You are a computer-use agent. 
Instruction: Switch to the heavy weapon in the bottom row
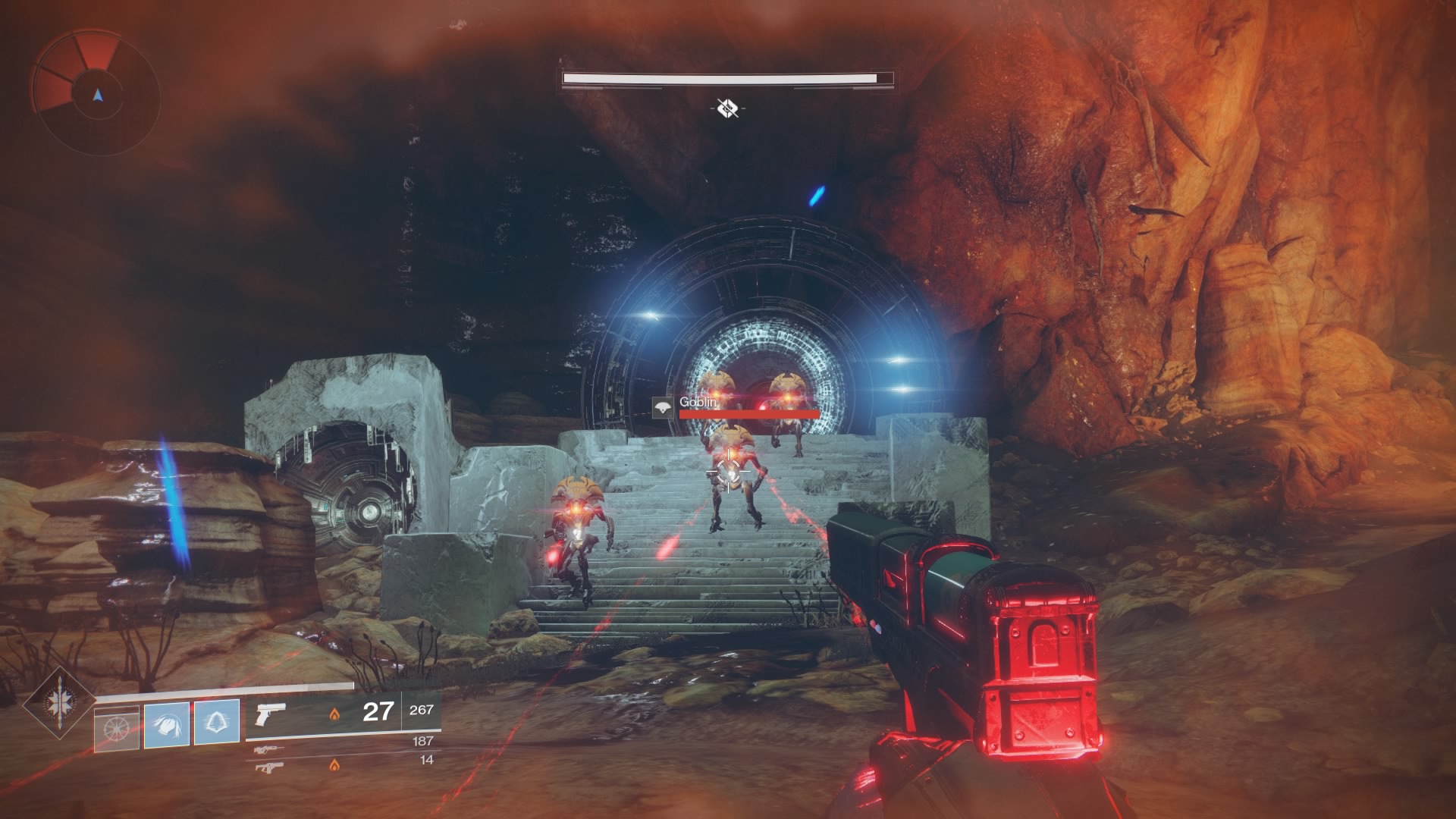click(x=270, y=767)
